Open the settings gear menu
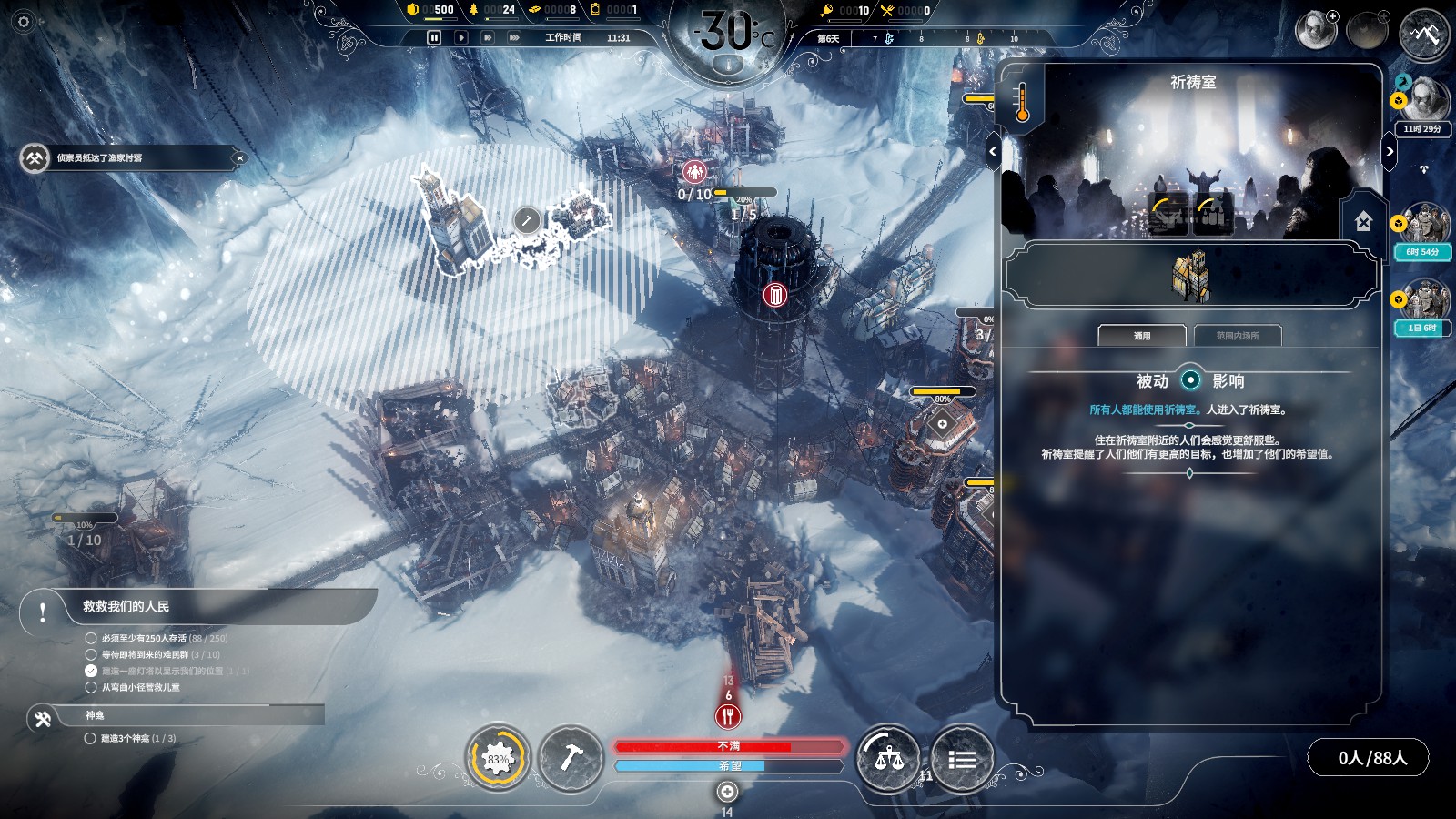 pyautogui.click(x=24, y=22)
